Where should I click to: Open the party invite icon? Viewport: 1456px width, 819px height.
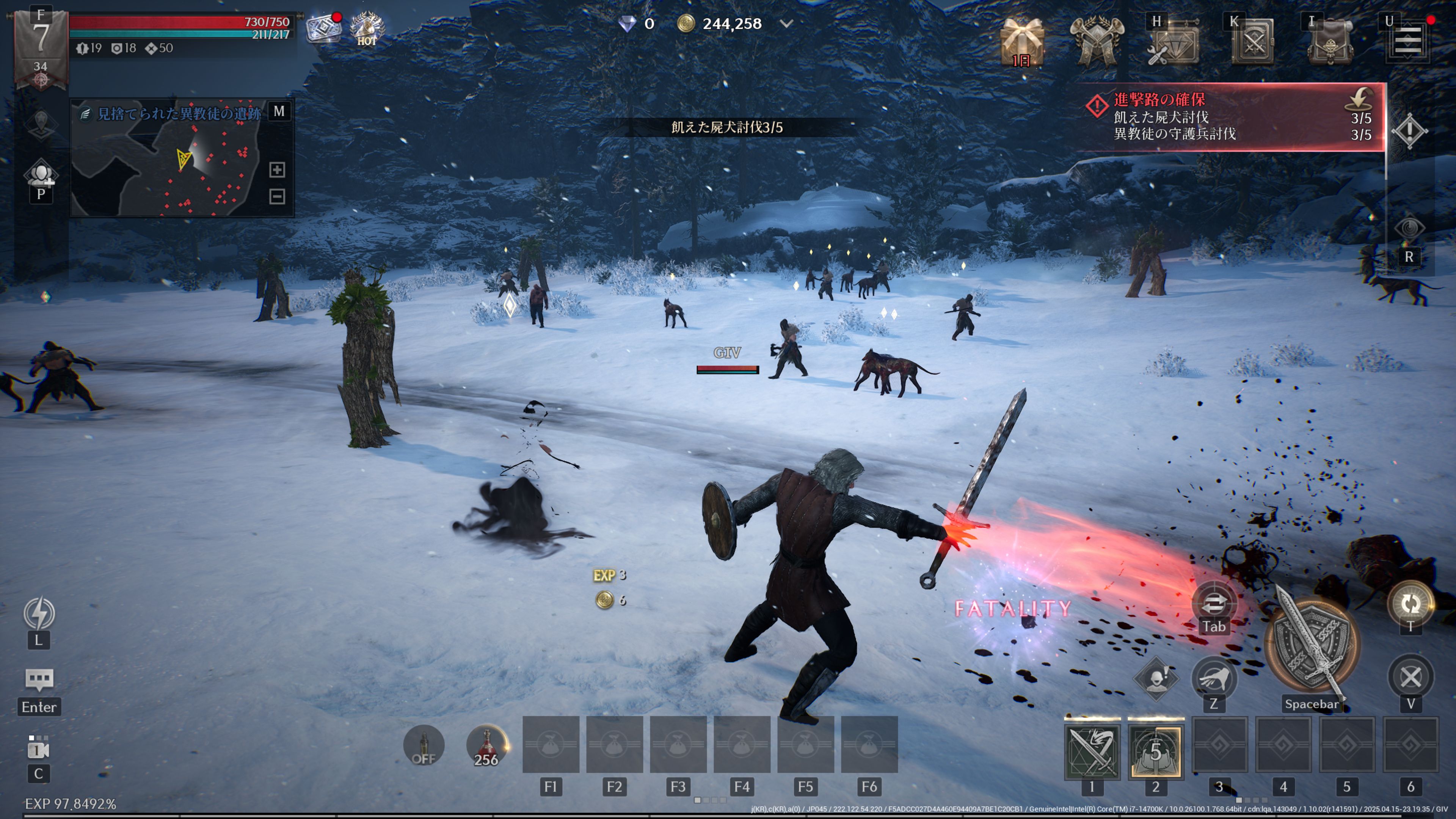tap(41, 174)
